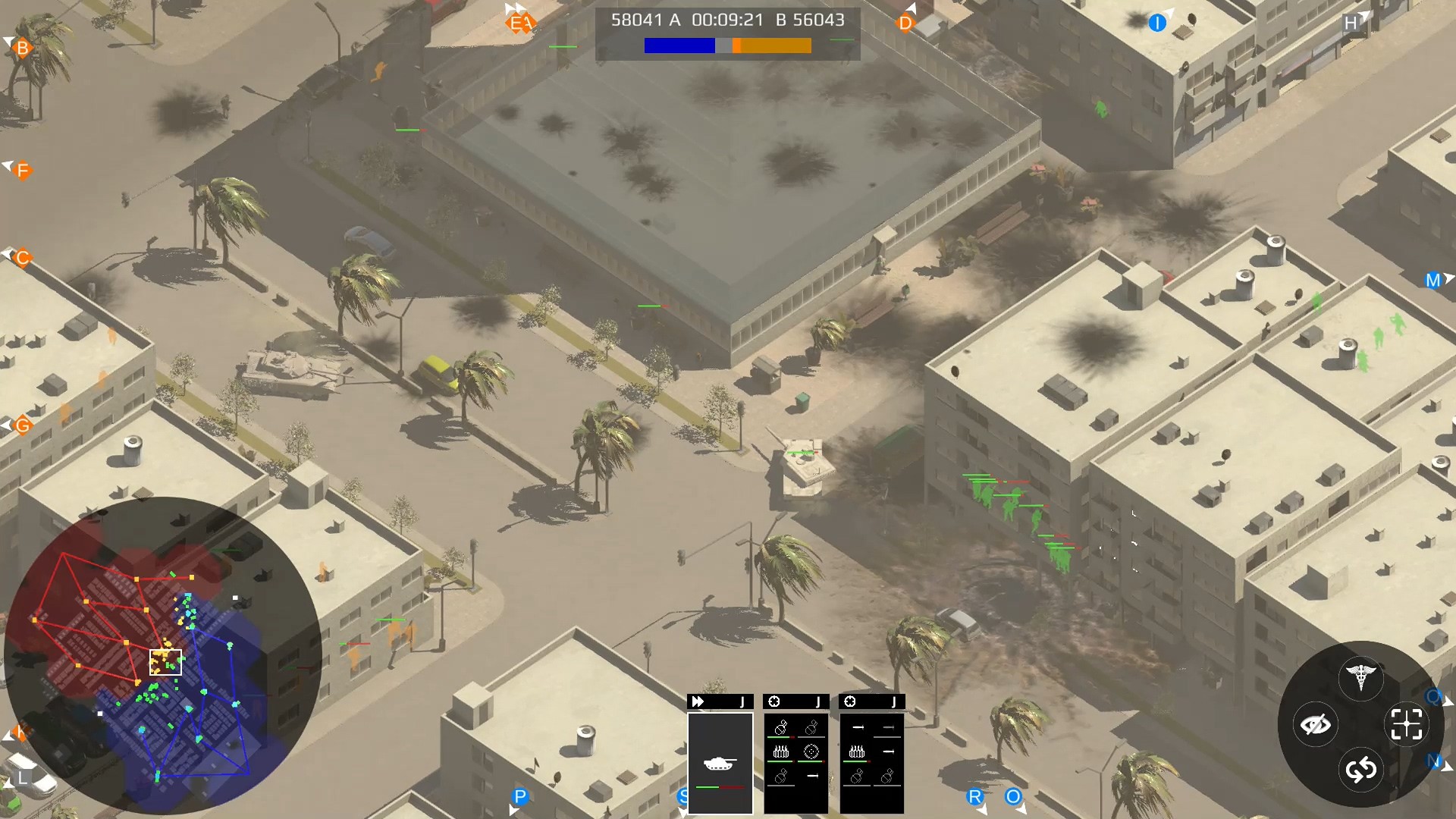The height and width of the screenshot is (819, 1456).
Task: Toggle hold-fire crosshair on the rightmost squad header
Action: [x=849, y=701]
